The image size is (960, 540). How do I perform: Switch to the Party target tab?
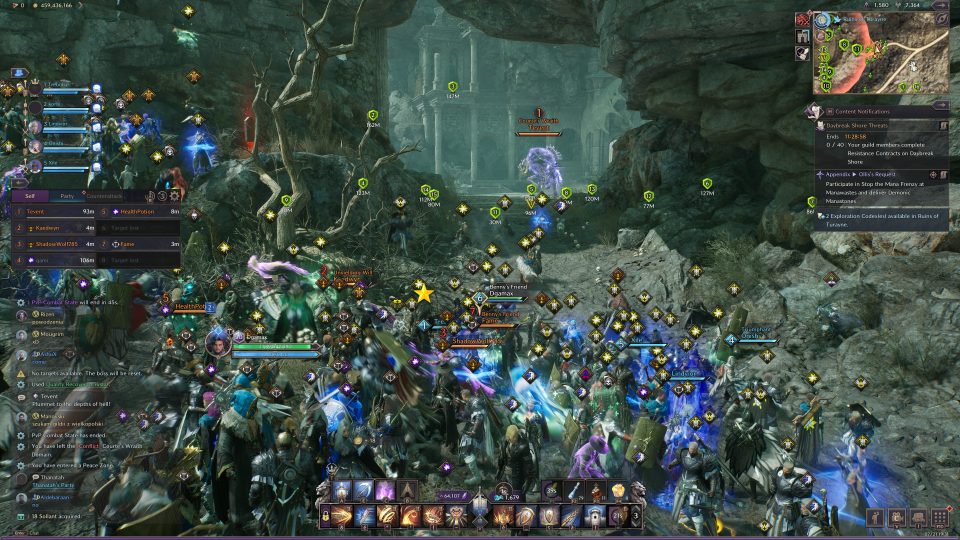point(67,196)
